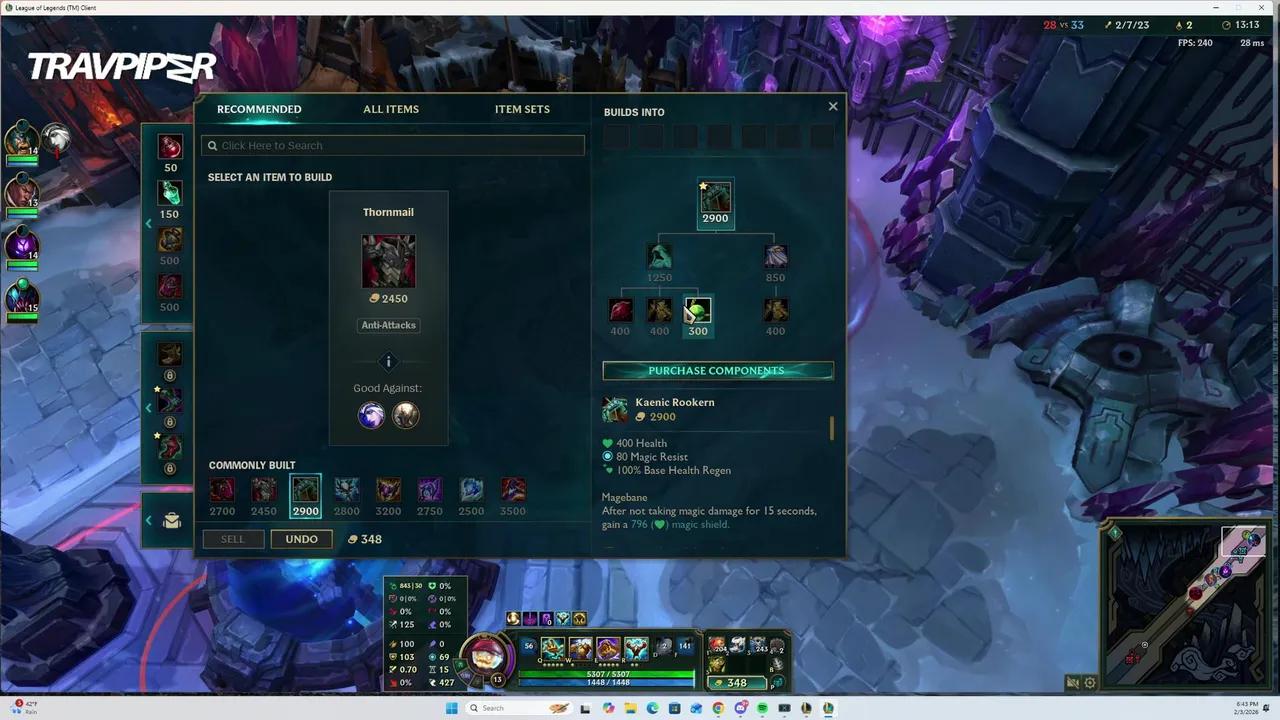Click the first Good Against champion icon

point(371,415)
